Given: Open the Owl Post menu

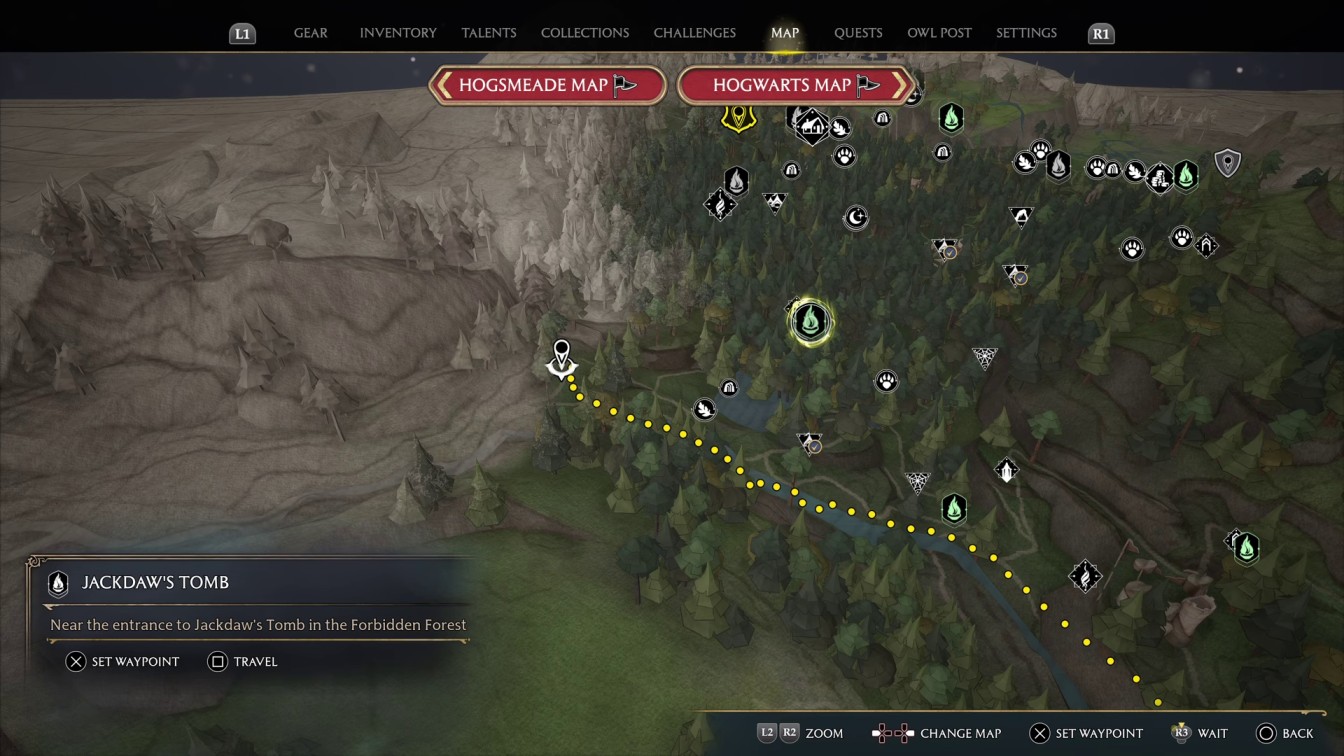Looking at the screenshot, I should [x=939, y=32].
